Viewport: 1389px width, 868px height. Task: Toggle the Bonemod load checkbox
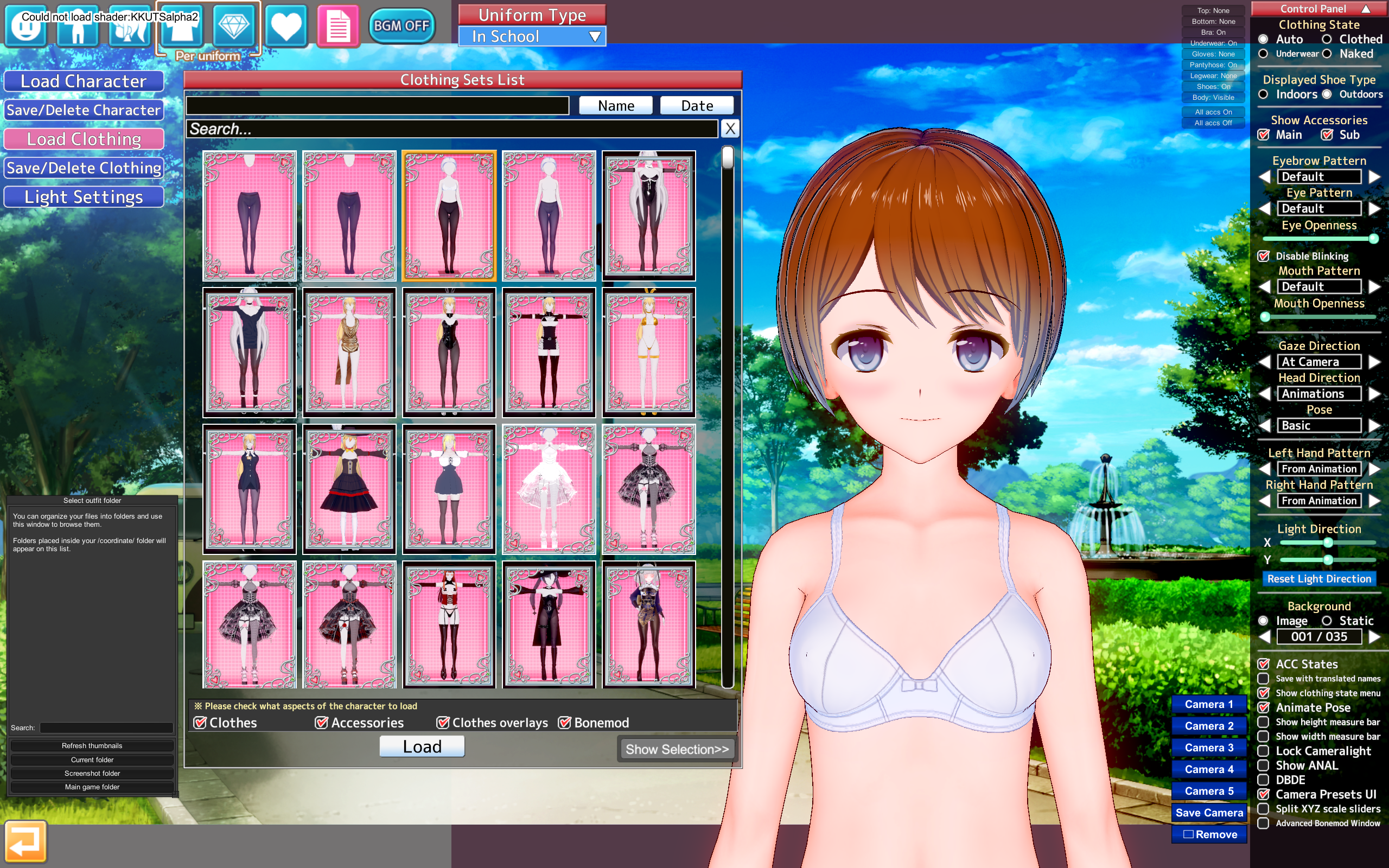click(x=565, y=723)
